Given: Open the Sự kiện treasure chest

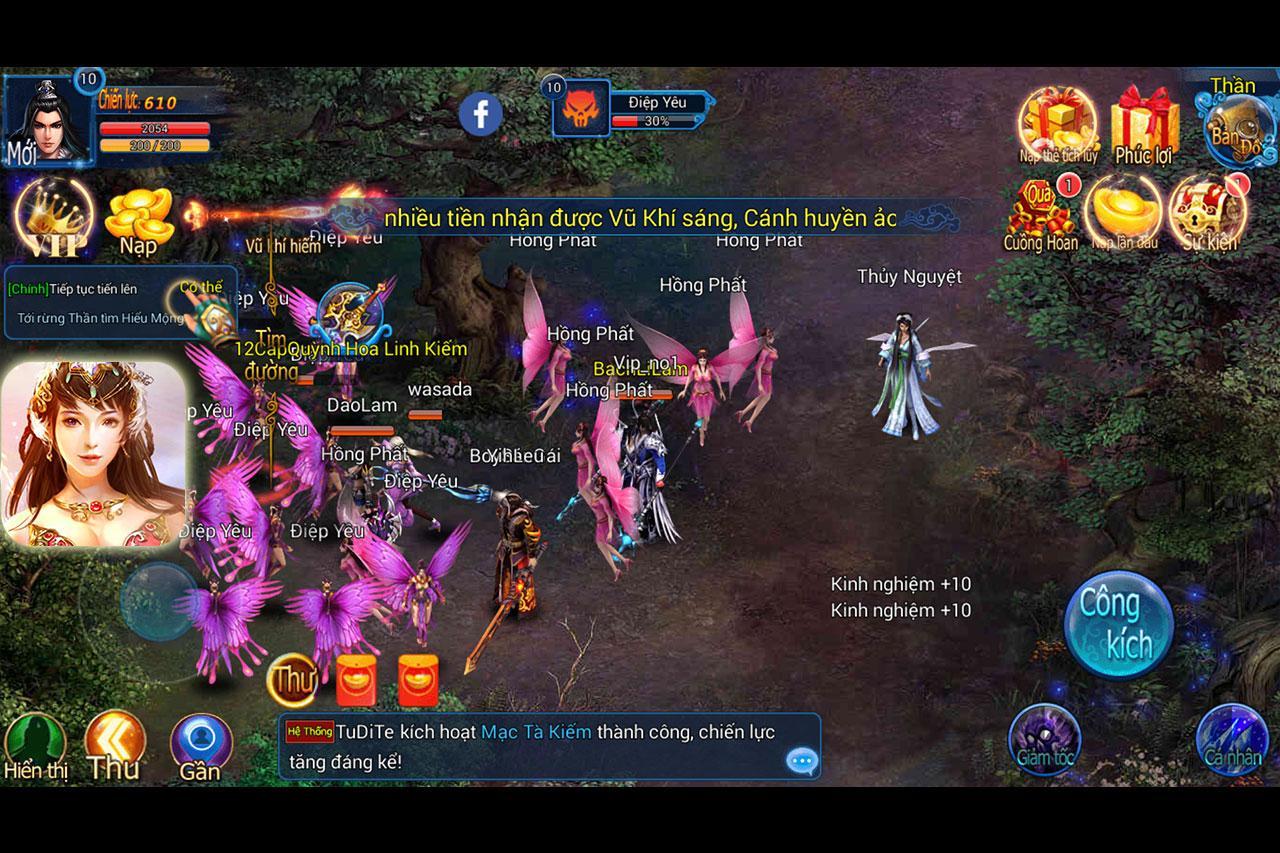Looking at the screenshot, I should pos(1208,212).
